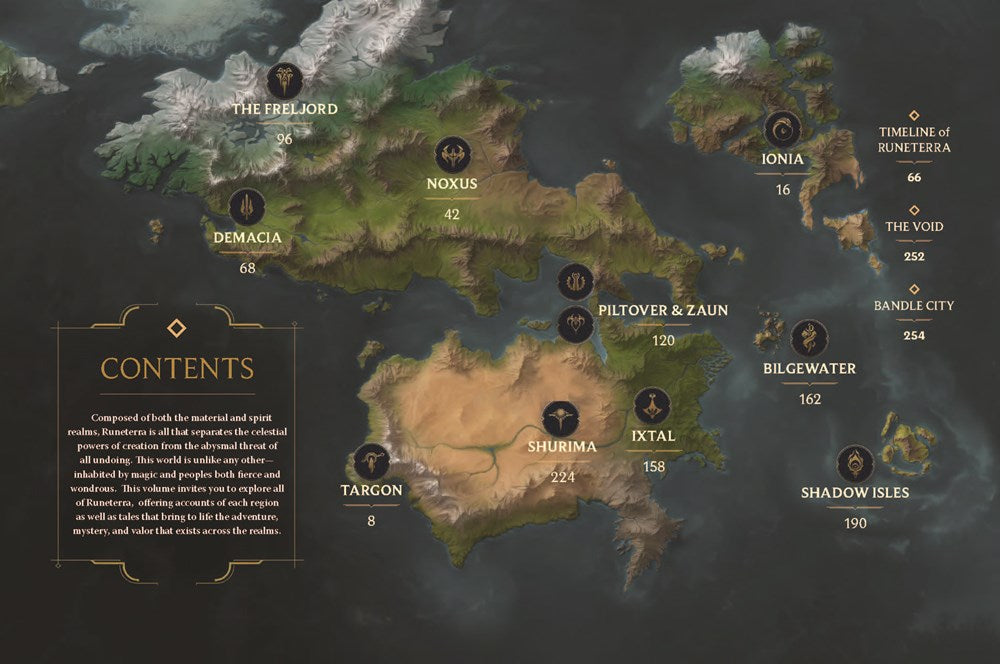Click the Contents panel heading
The width and height of the screenshot is (1000, 664).
[x=177, y=367]
